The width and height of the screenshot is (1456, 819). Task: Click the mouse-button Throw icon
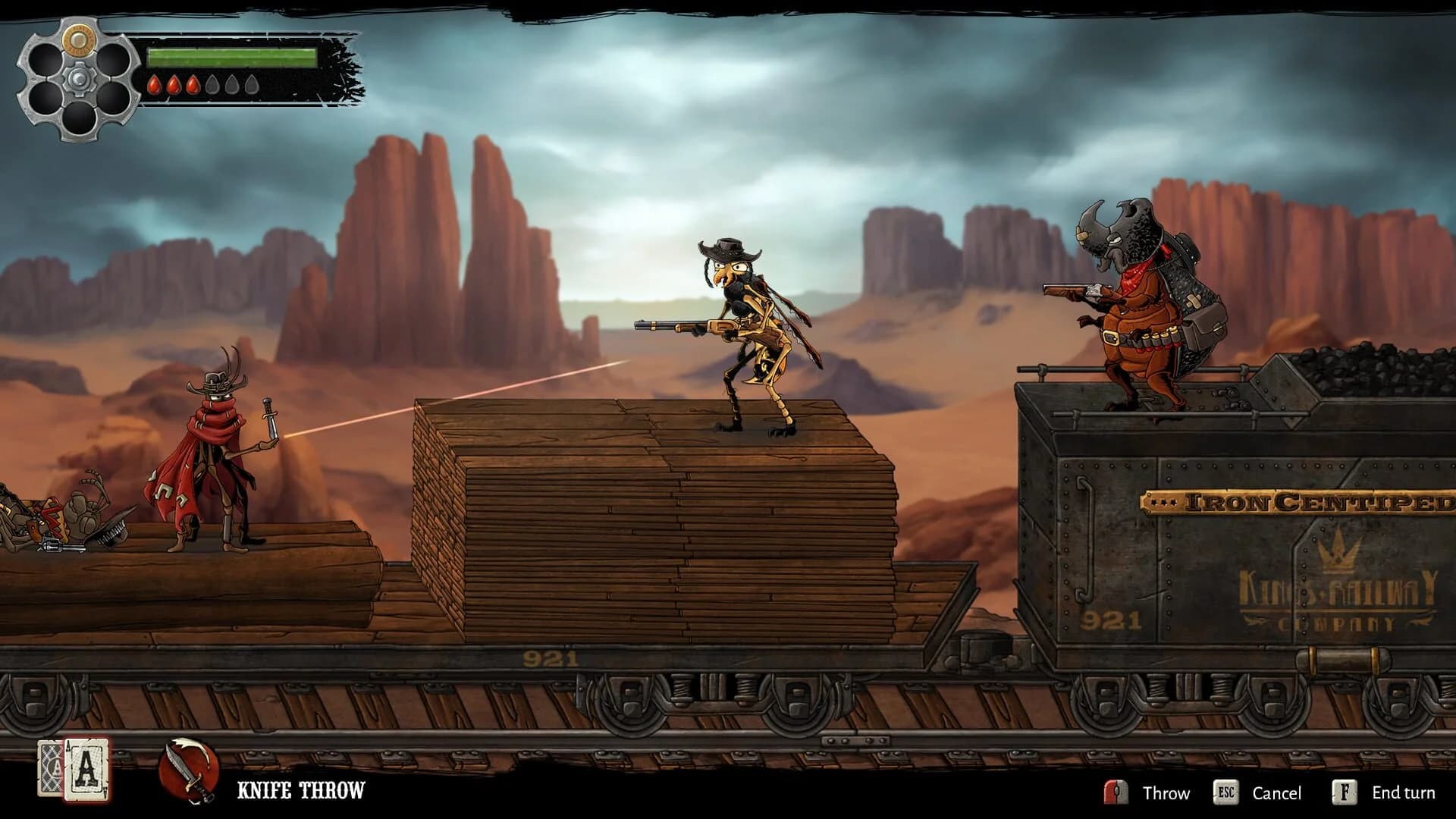(x=1114, y=793)
